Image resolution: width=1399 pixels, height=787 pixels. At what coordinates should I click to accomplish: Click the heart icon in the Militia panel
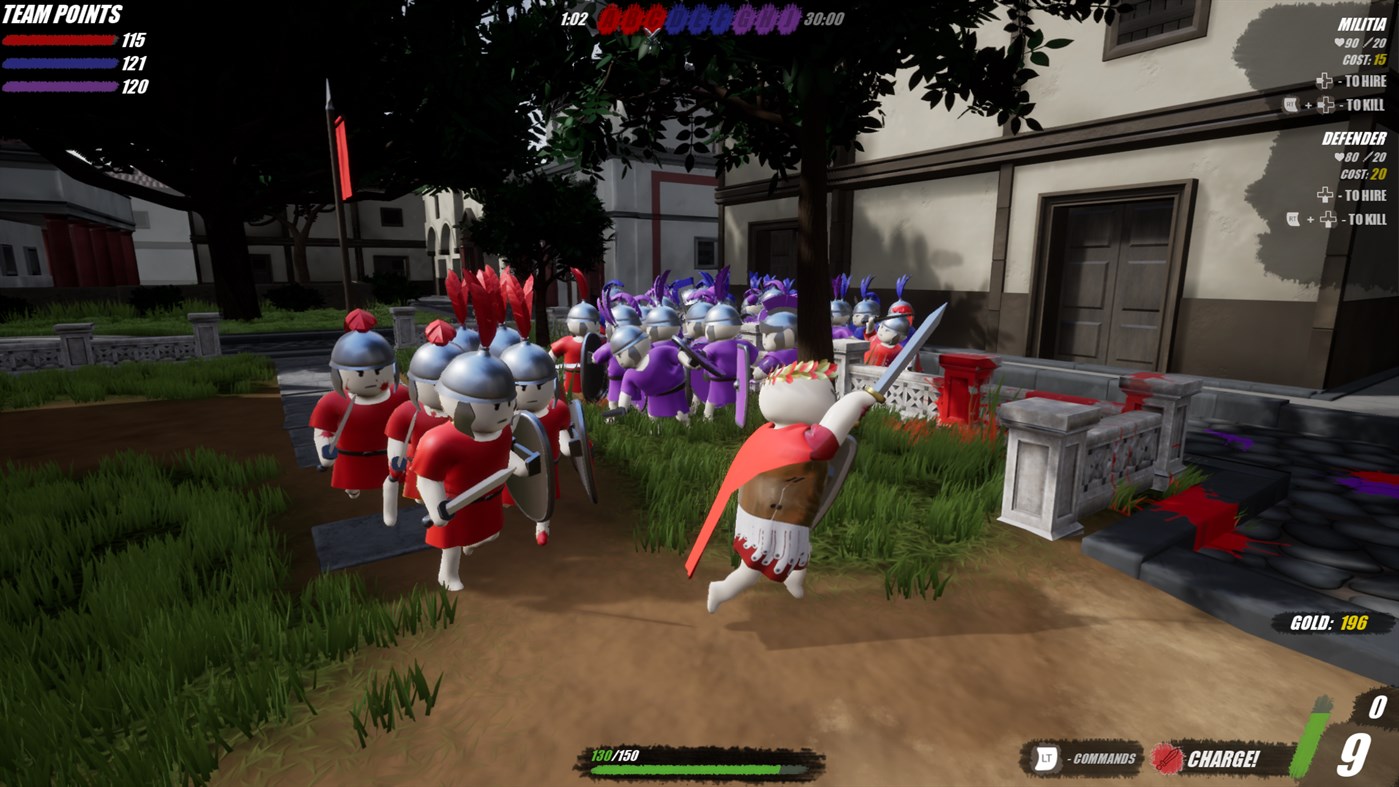[1338, 42]
